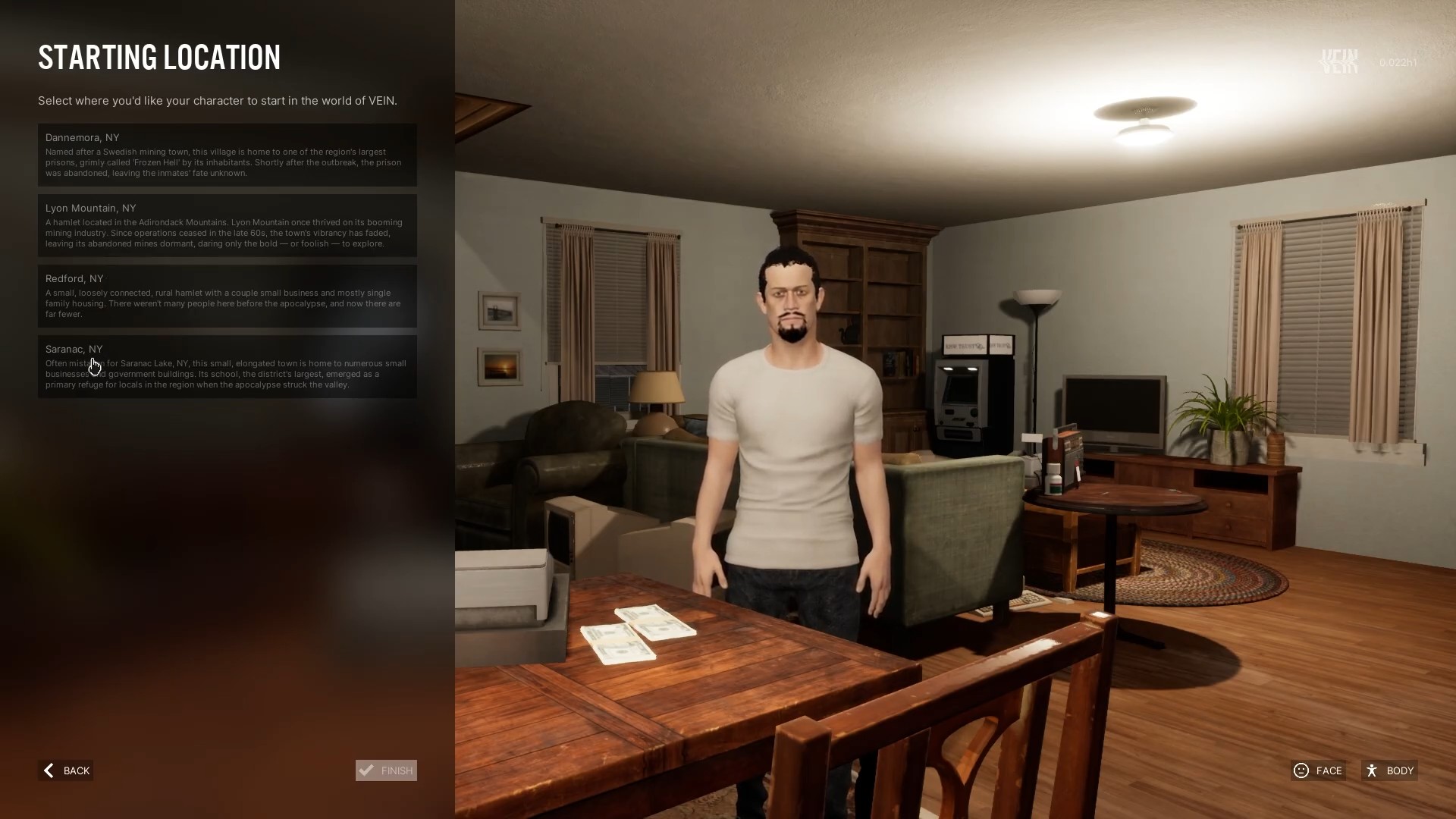1456x819 pixels.
Task: Go back to the previous step
Action: point(66,770)
